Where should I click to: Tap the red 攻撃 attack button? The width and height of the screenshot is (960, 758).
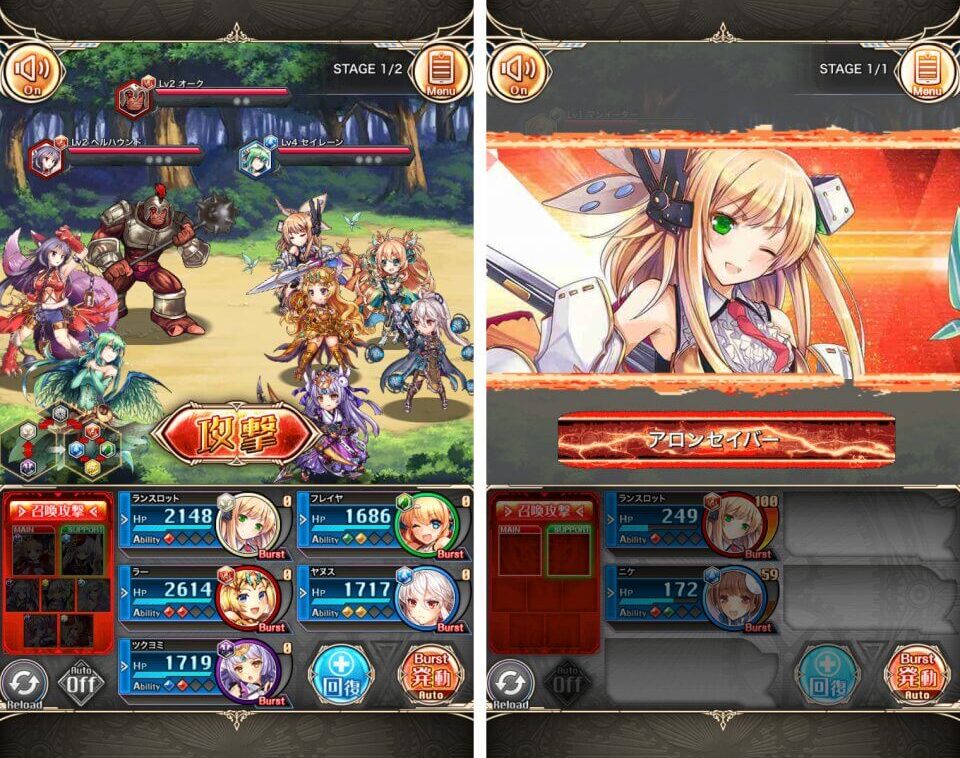pos(236,433)
